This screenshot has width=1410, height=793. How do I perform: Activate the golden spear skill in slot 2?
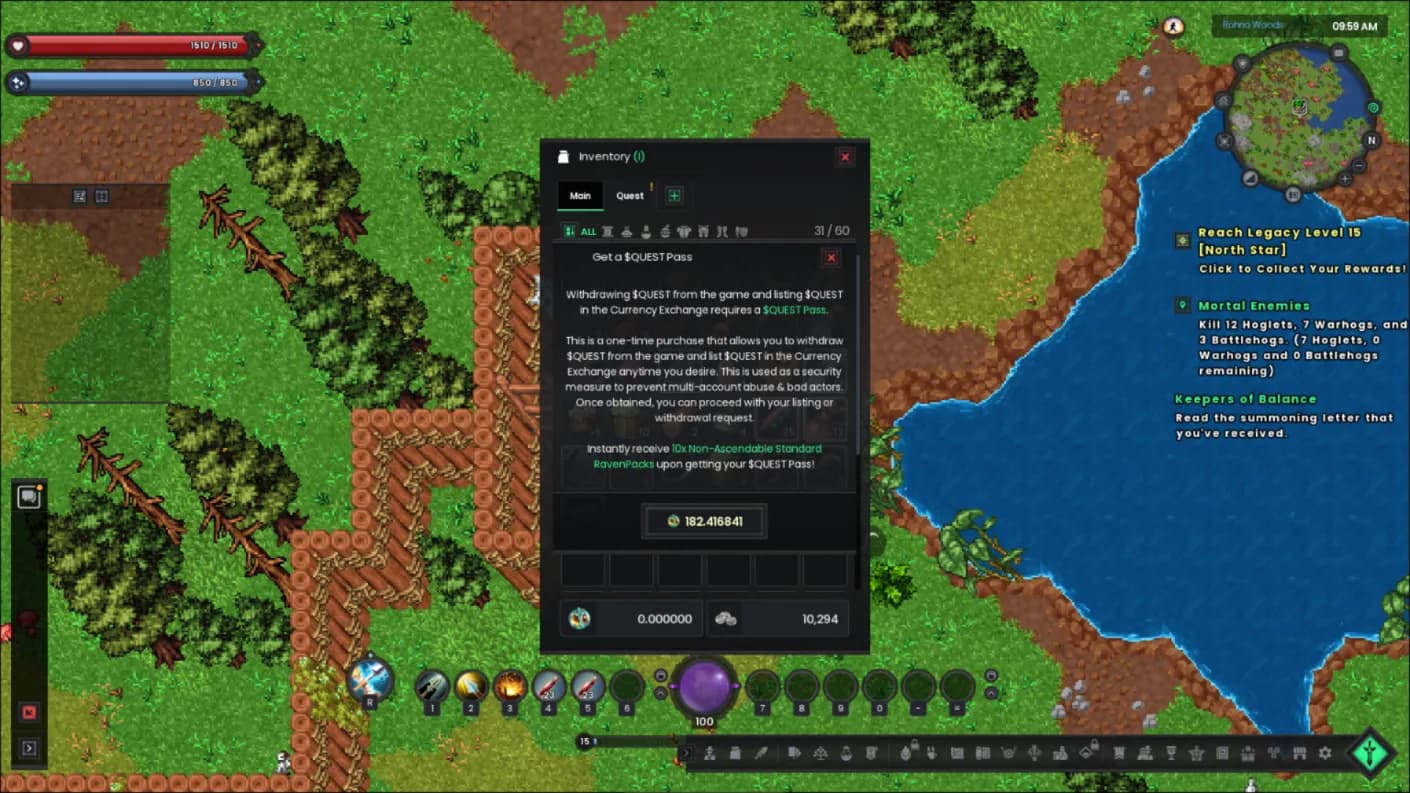click(471, 686)
